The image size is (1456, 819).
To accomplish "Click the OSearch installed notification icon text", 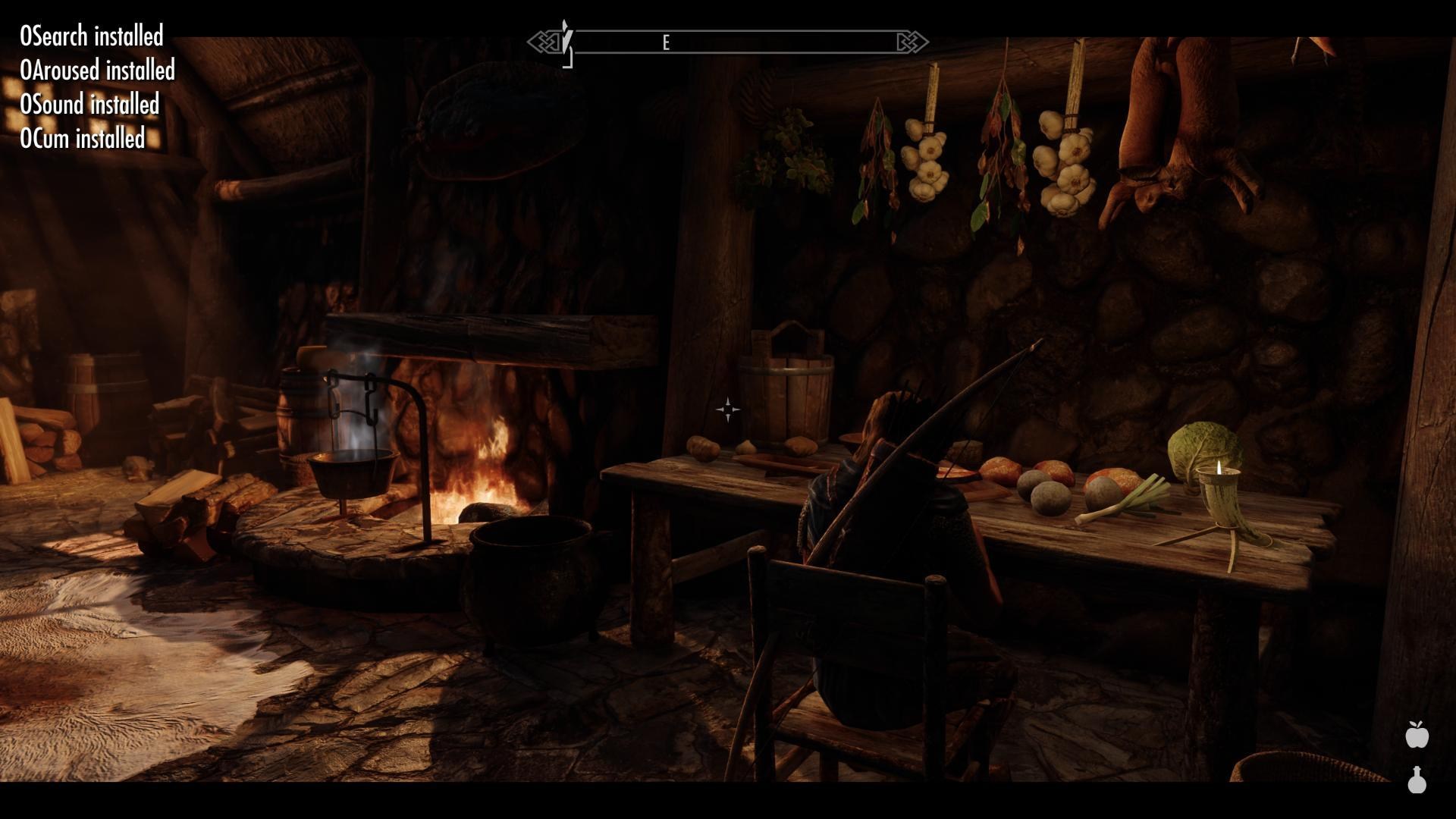I will click(x=90, y=36).
